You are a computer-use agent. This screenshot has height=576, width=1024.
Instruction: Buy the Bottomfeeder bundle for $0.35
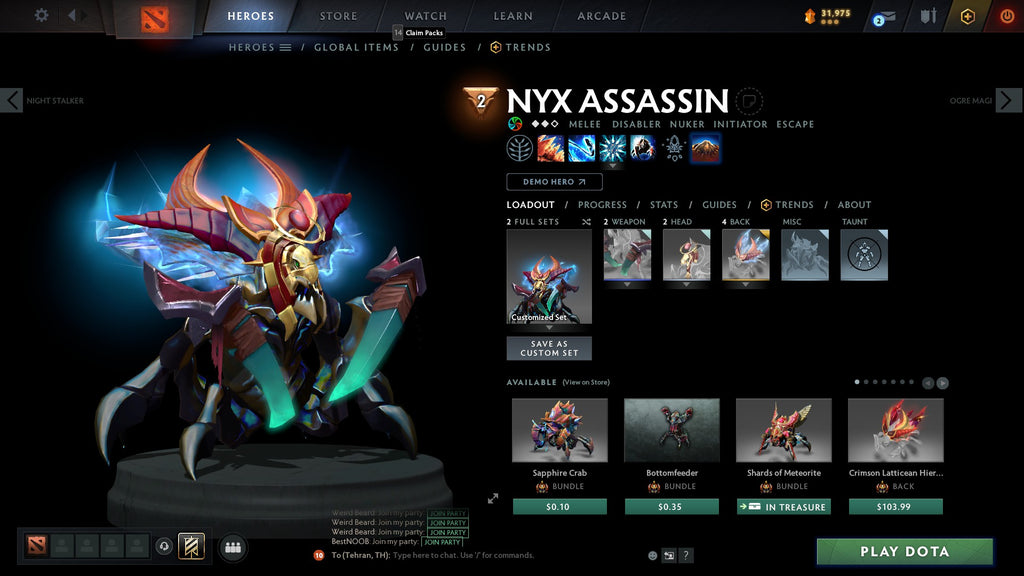[672, 507]
